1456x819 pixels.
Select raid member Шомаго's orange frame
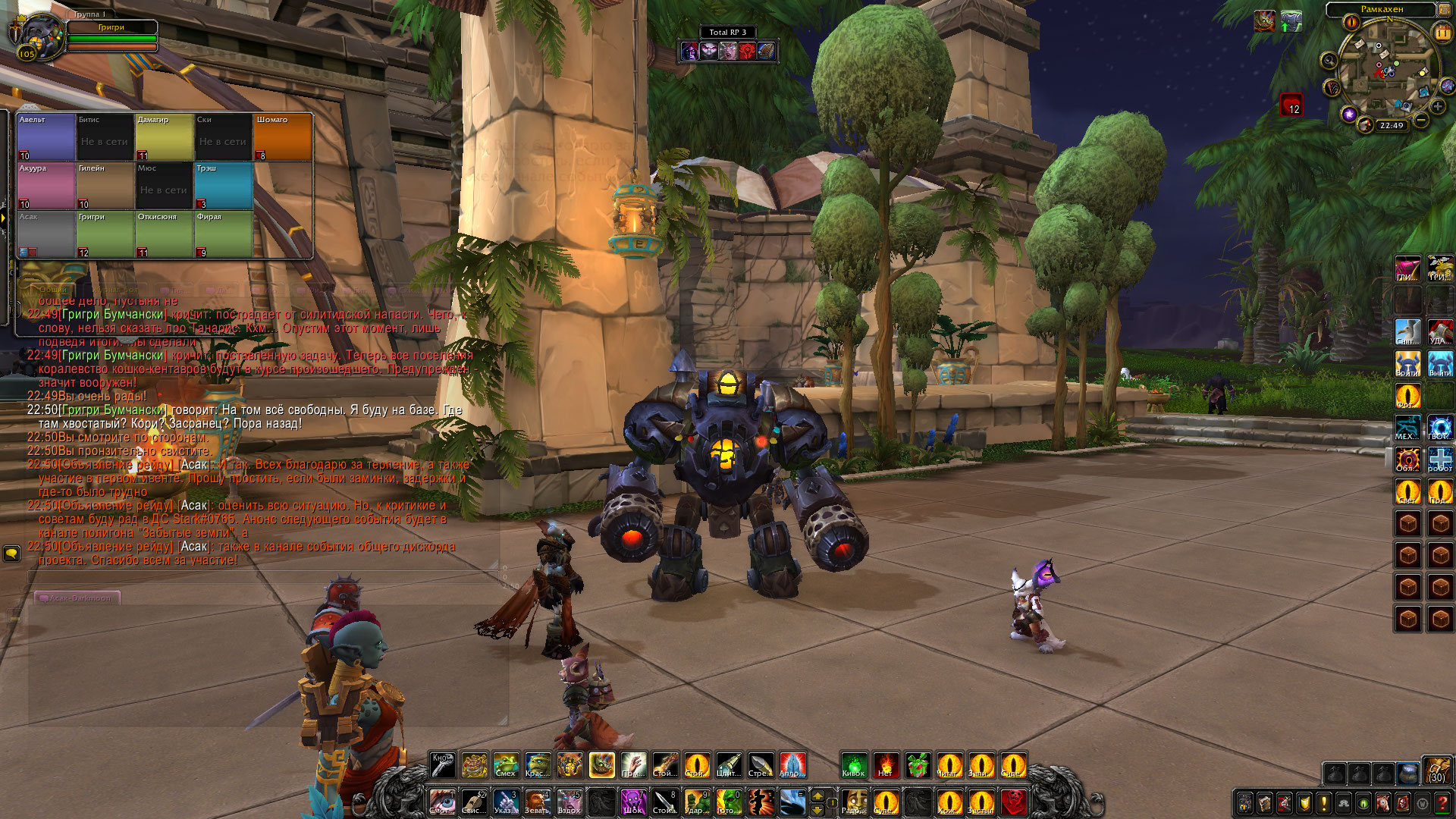click(x=282, y=137)
